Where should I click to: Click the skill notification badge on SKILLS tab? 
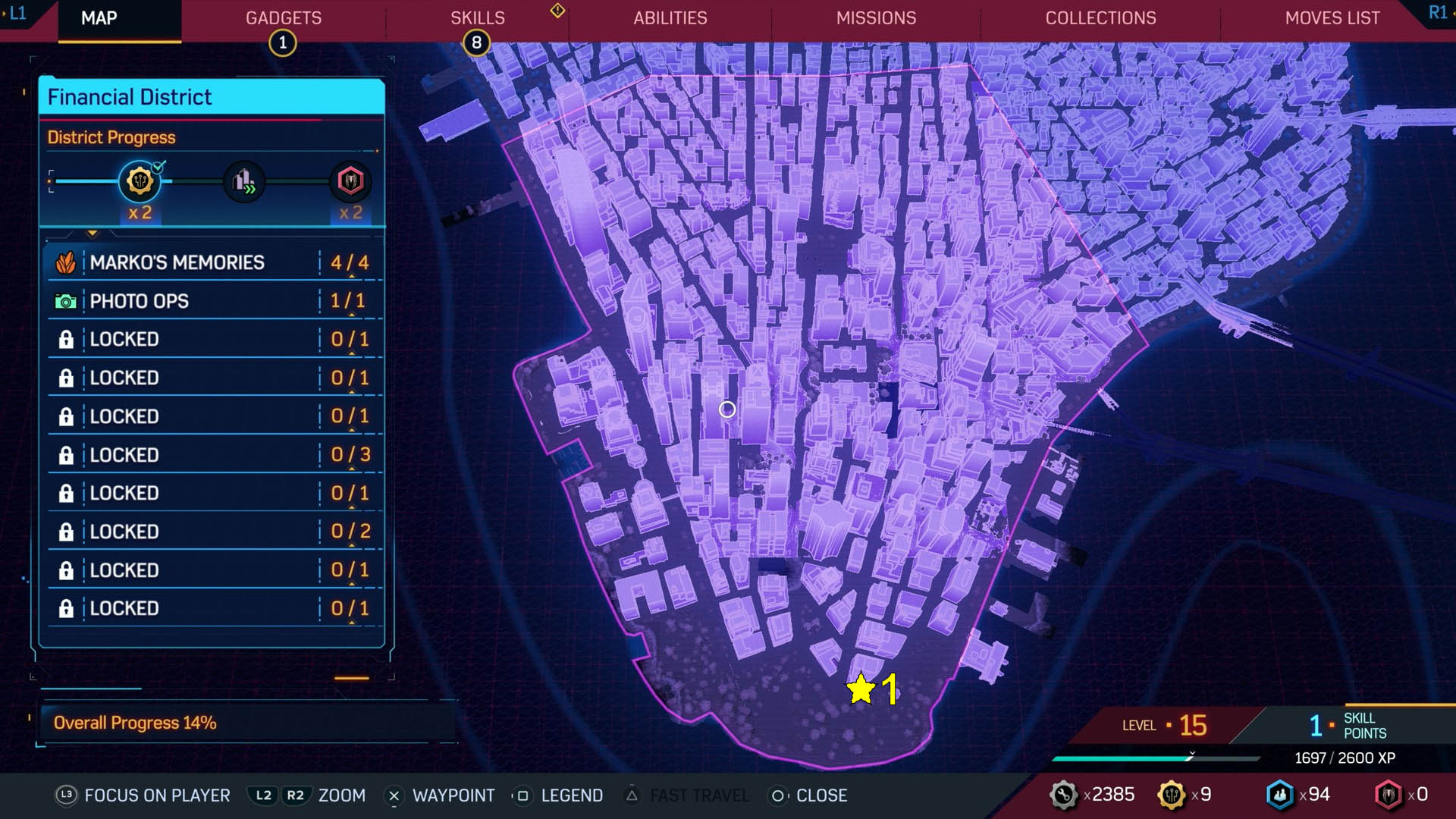476,43
